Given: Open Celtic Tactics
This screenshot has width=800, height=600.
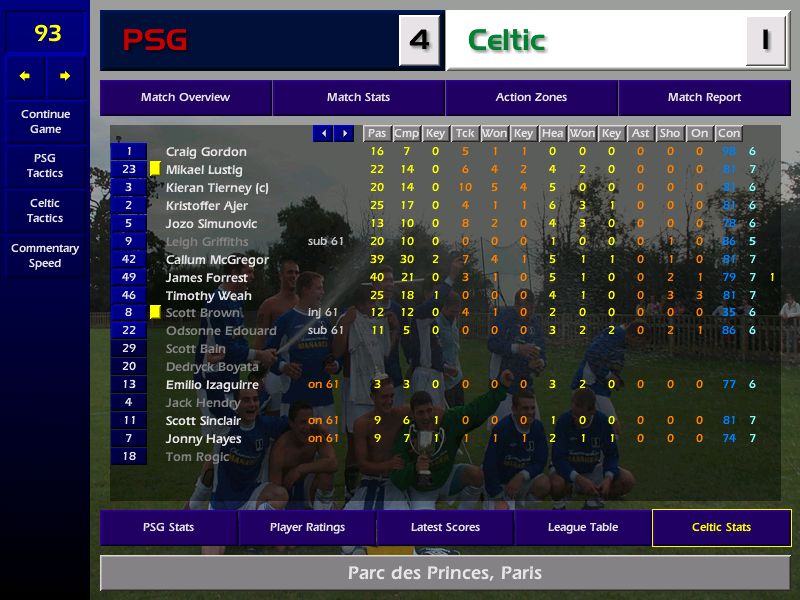Looking at the screenshot, I should pos(45,211).
